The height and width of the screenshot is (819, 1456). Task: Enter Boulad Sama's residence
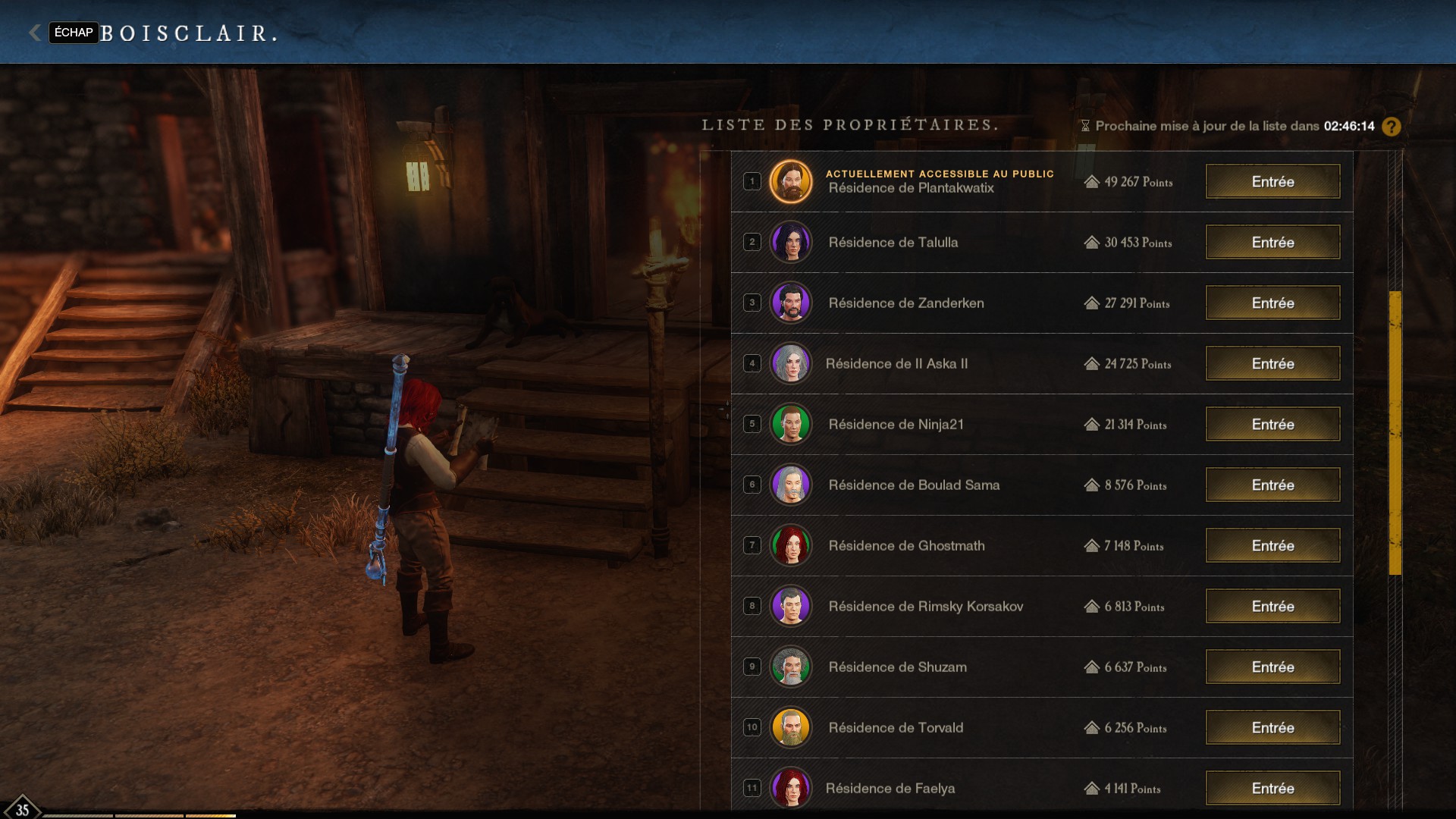[x=1272, y=485]
